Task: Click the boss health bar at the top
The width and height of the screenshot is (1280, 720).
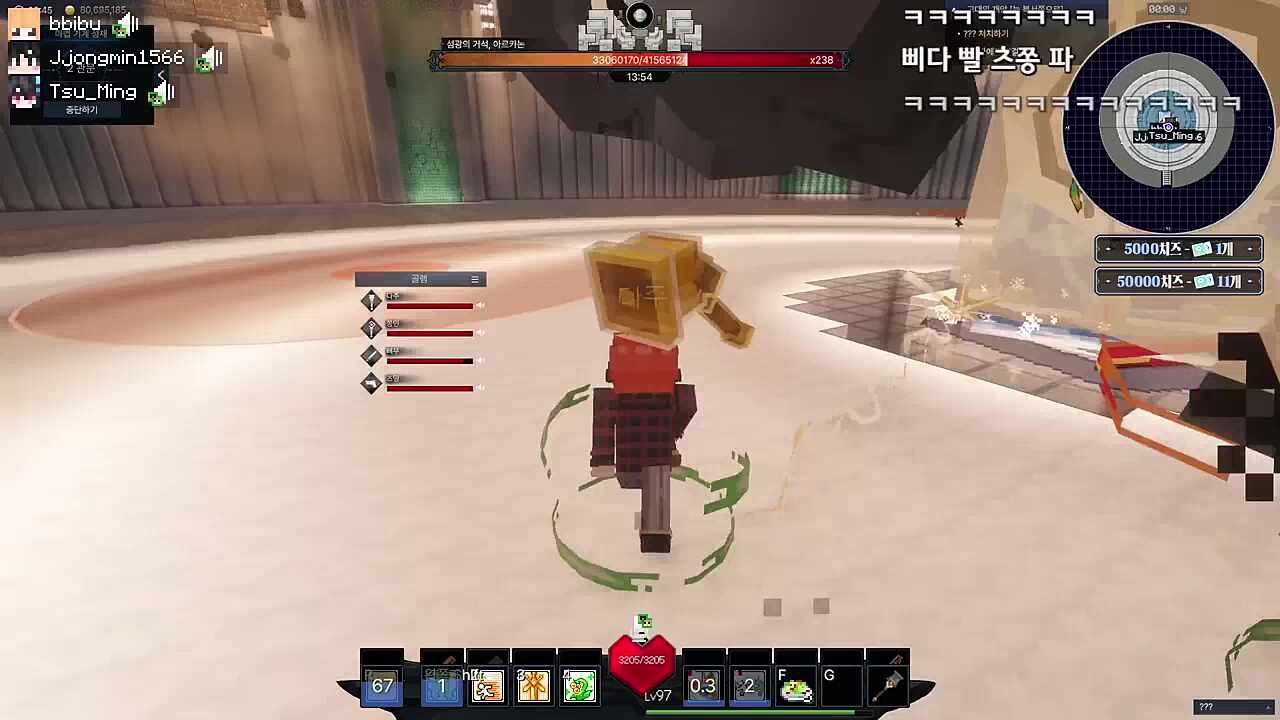Action: pos(640,60)
